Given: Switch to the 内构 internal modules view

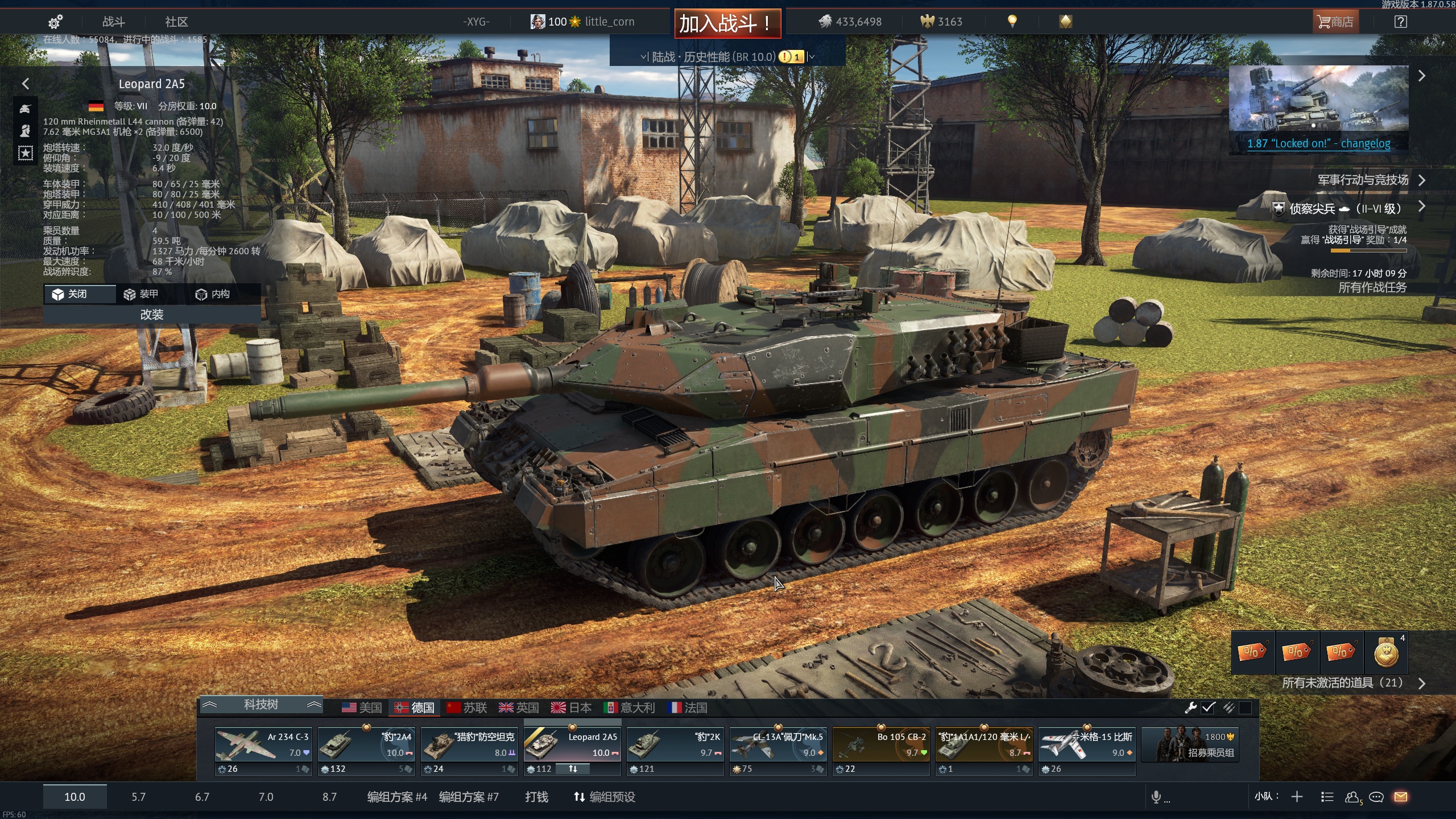Looking at the screenshot, I should pyautogui.click(x=213, y=294).
